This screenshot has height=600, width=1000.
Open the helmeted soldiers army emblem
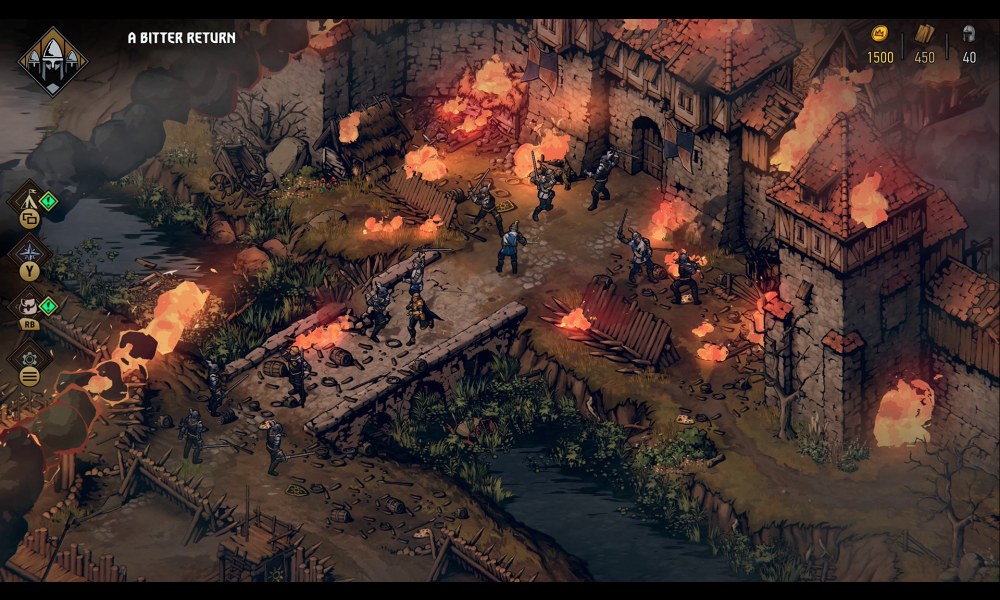(x=52, y=62)
